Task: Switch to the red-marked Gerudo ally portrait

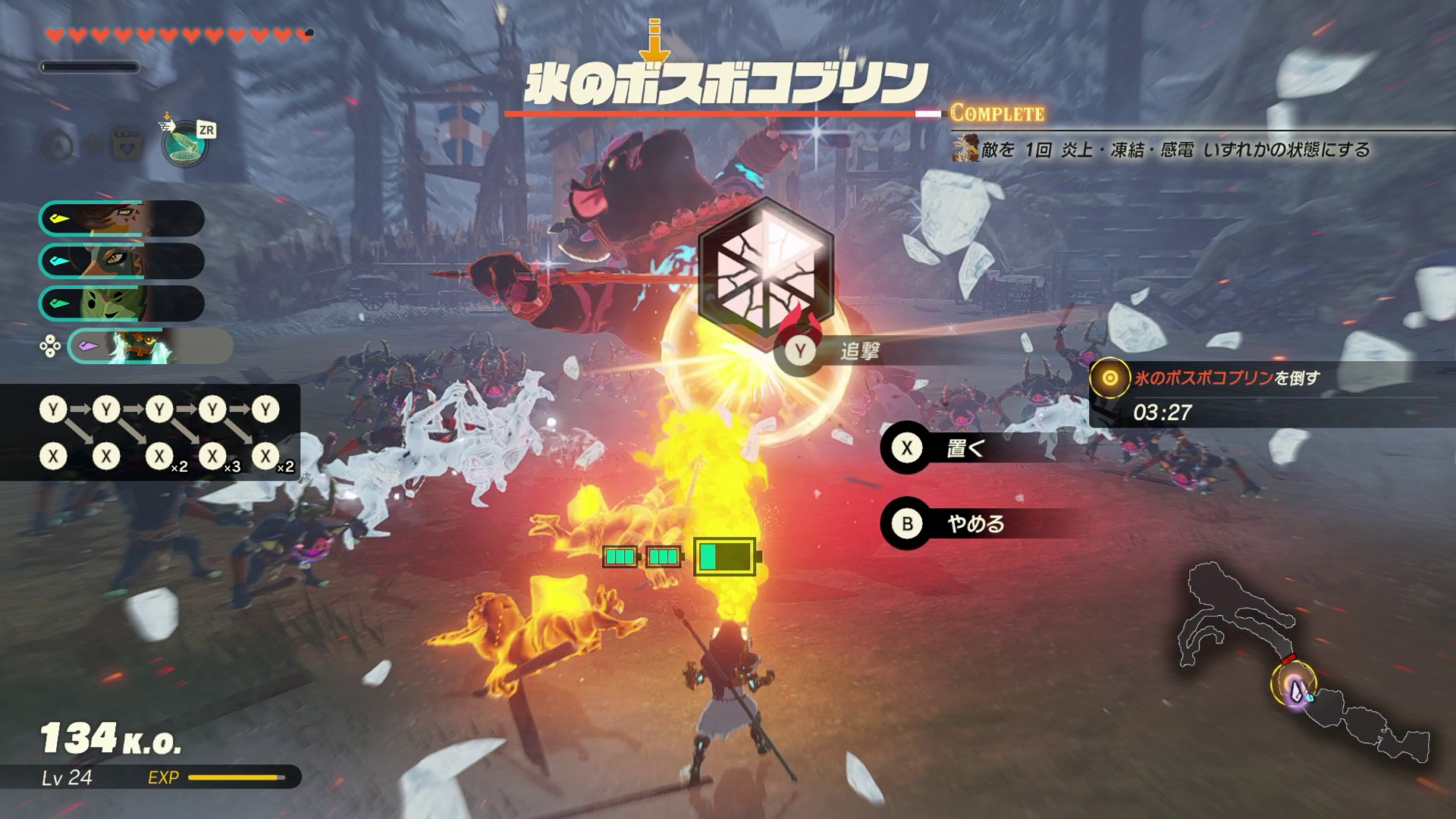Action: coord(121,219)
